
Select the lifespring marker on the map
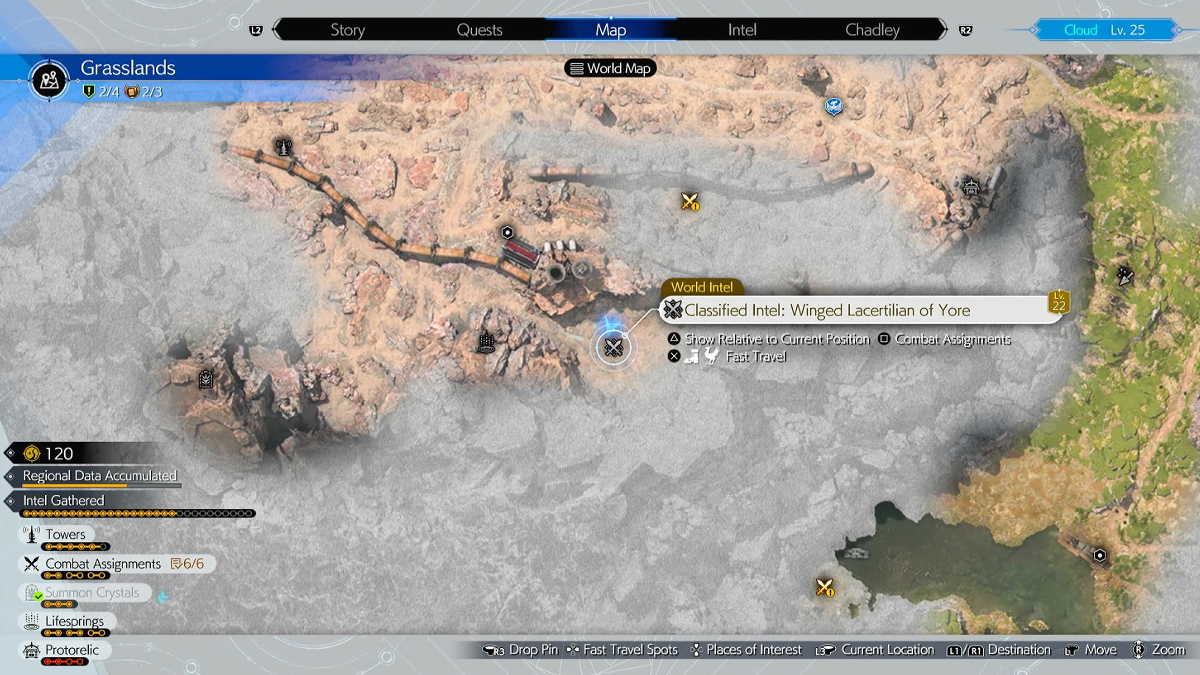(486, 343)
